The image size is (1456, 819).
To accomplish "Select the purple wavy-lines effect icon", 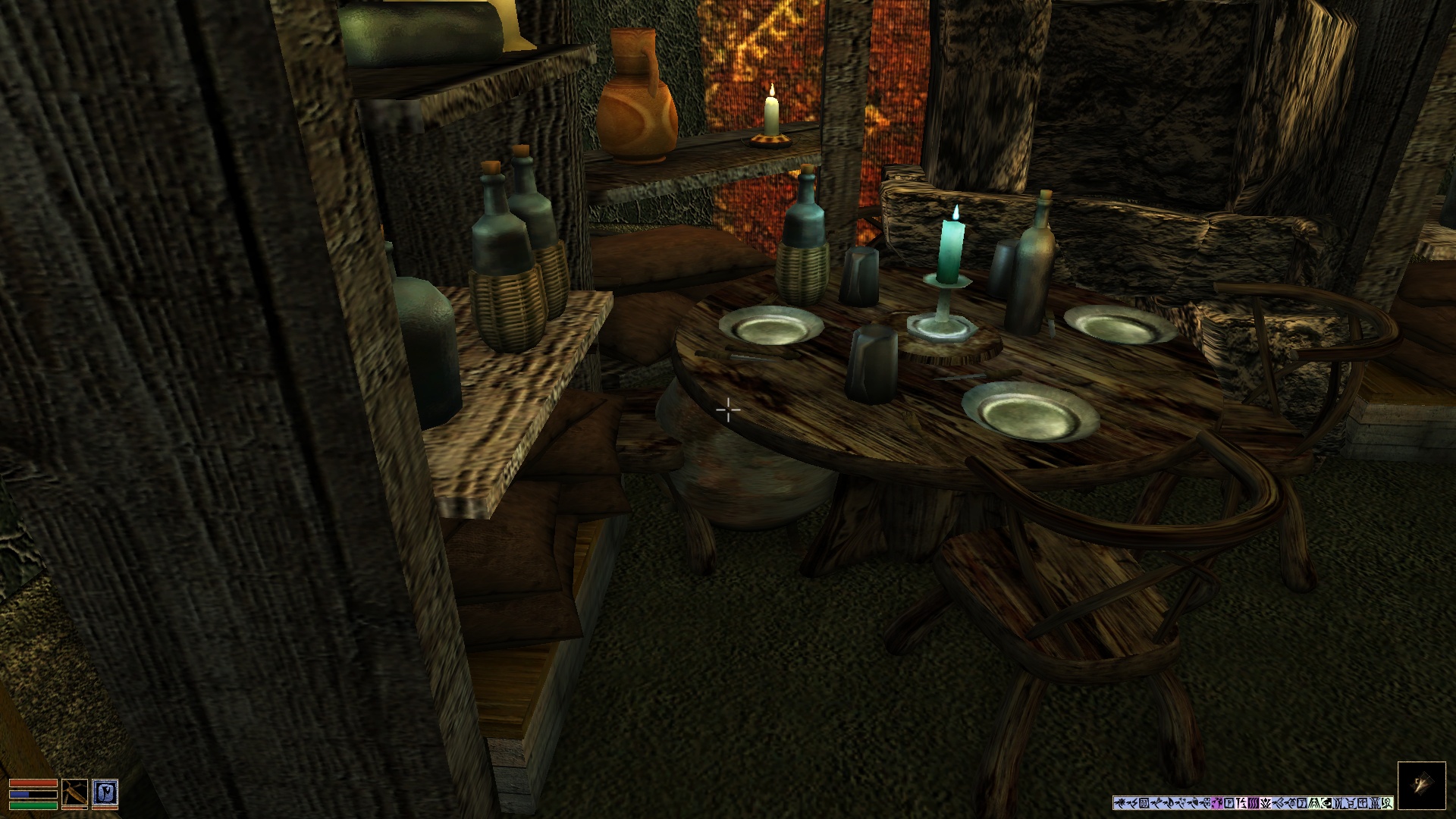I will (x=1254, y=803).
